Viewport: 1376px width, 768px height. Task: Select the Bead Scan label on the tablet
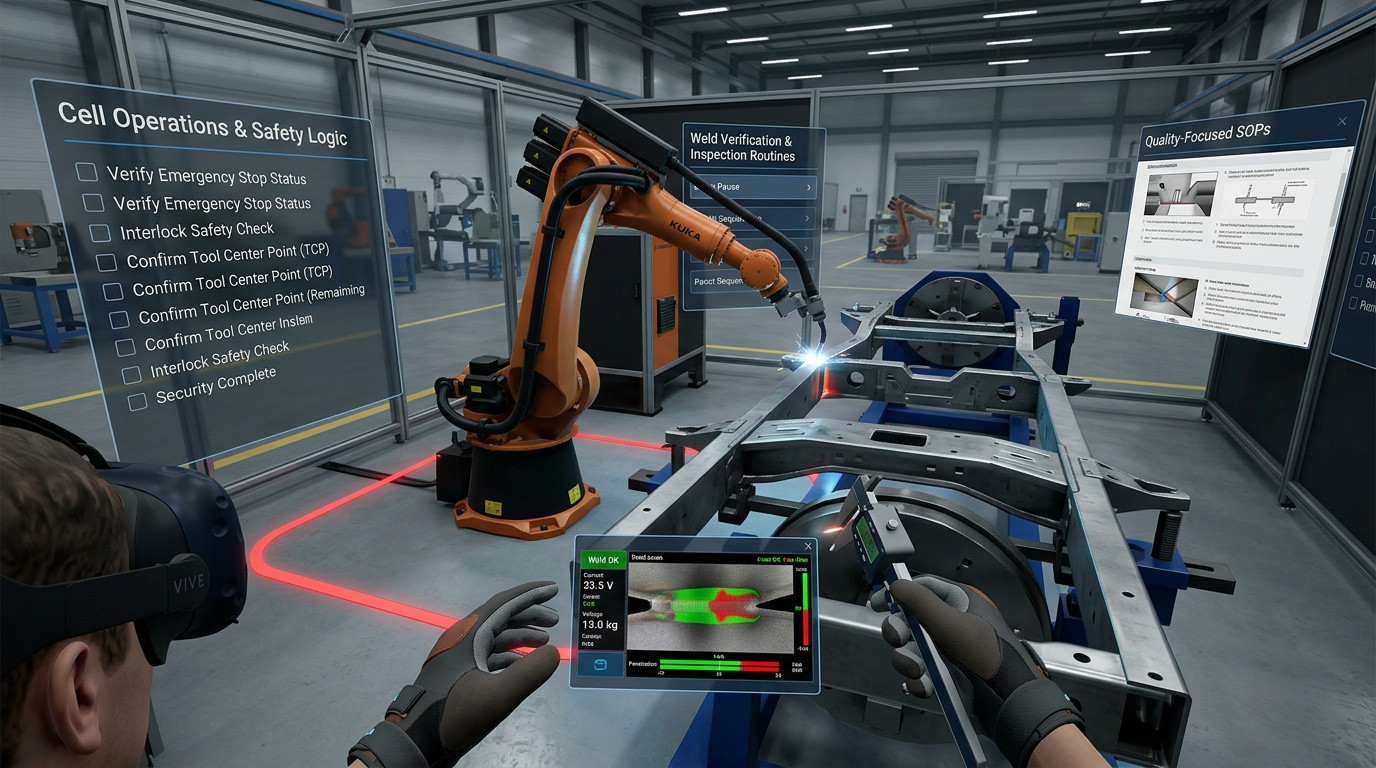click(x=647, y=556)
